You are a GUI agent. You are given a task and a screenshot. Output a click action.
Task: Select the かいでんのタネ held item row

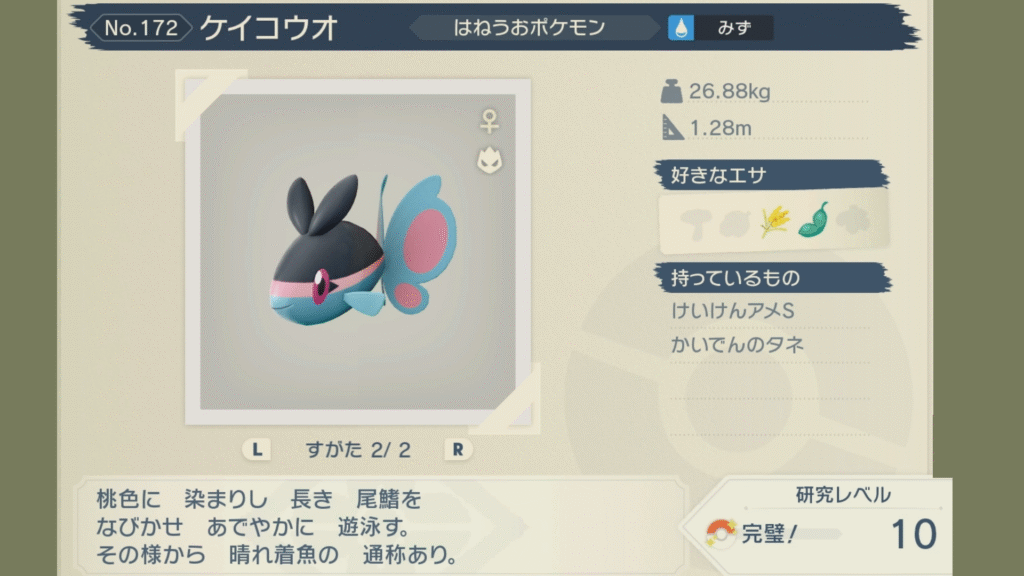pyautogui.click(x=739, y=345)
